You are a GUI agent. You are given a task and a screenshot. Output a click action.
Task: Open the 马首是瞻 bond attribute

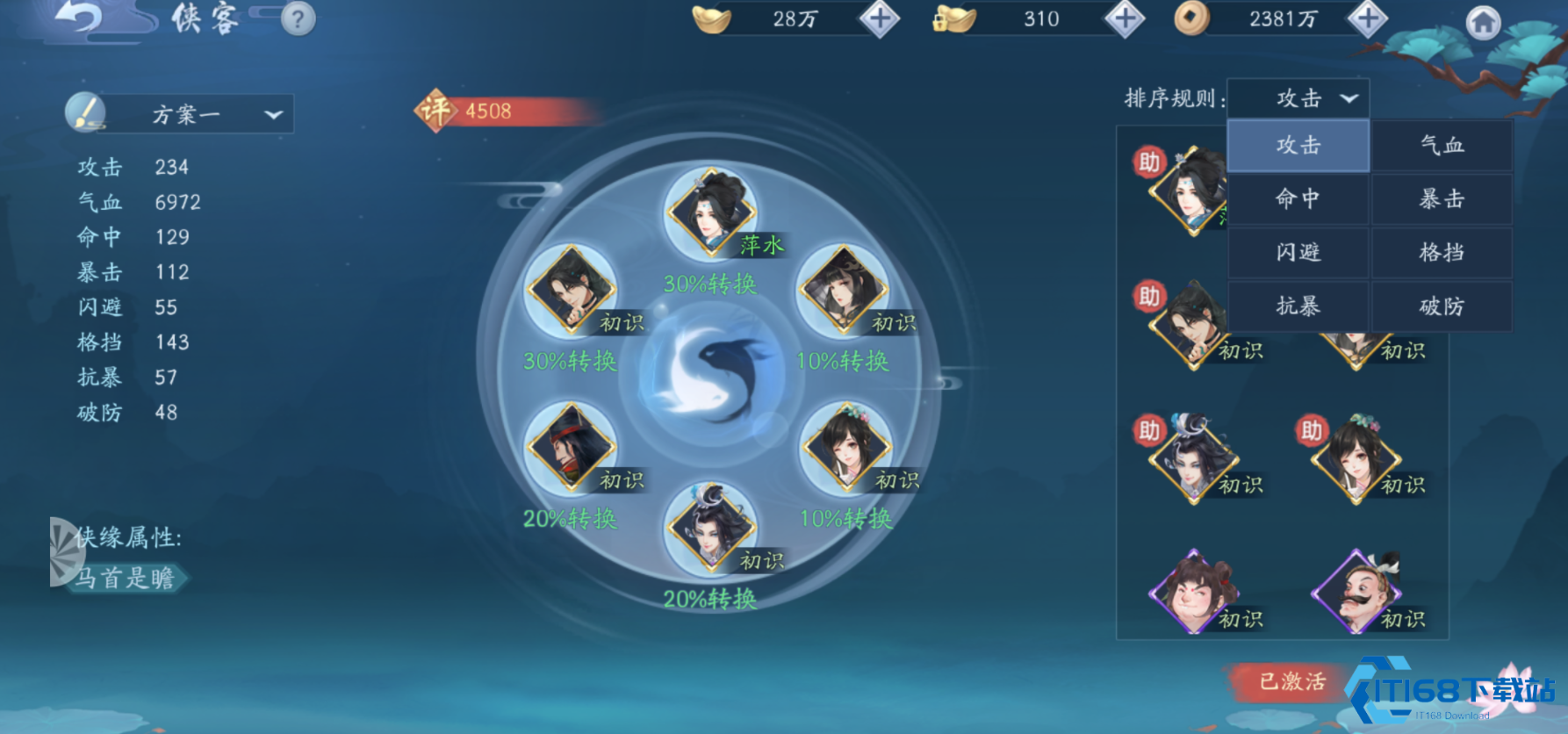click(125, 578)
